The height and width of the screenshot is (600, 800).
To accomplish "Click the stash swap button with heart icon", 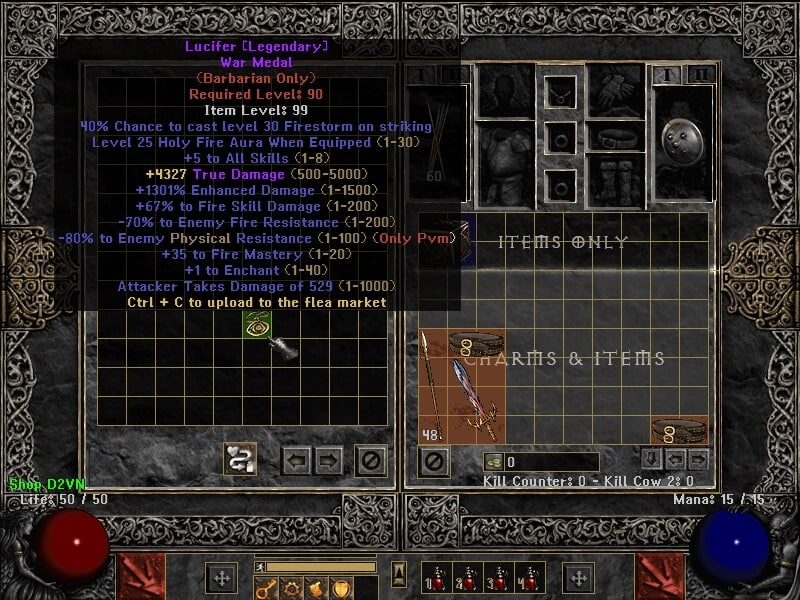I will [240, 459].
